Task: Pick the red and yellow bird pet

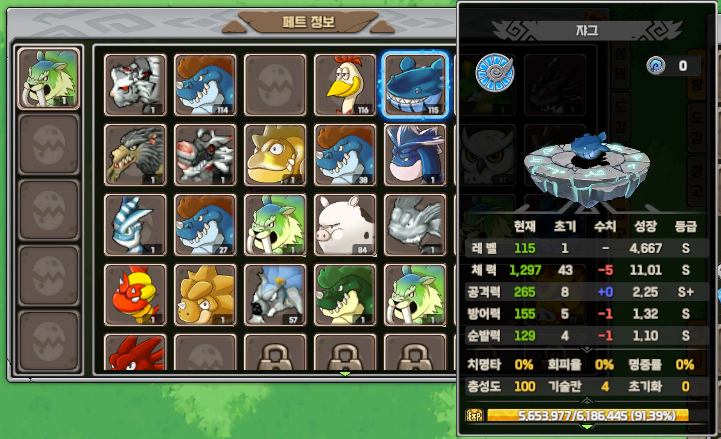Action: [135, 294]
